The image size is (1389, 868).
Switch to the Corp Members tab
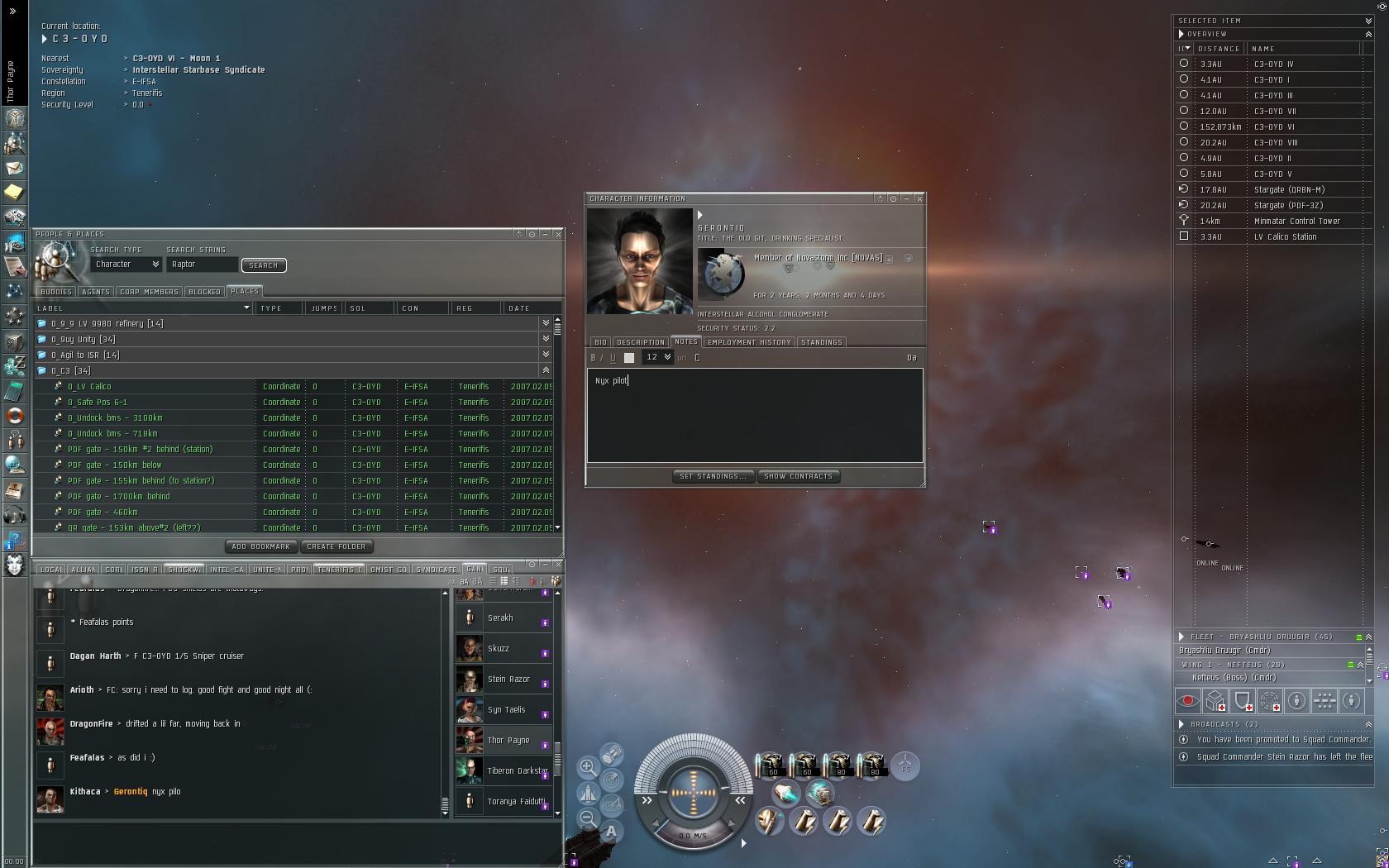(x=149, y=292)
